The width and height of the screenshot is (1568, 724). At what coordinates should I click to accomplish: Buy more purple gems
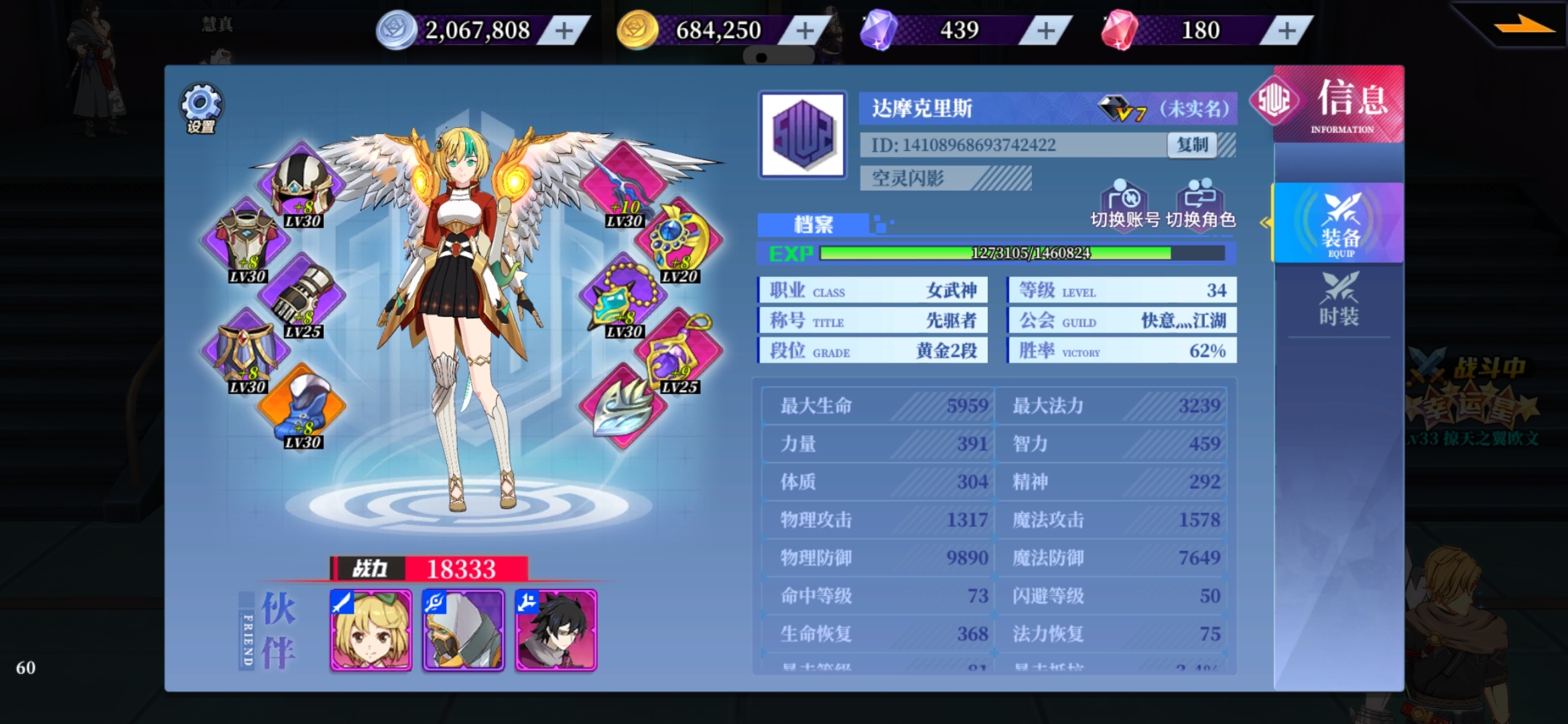coord(1046,31)
